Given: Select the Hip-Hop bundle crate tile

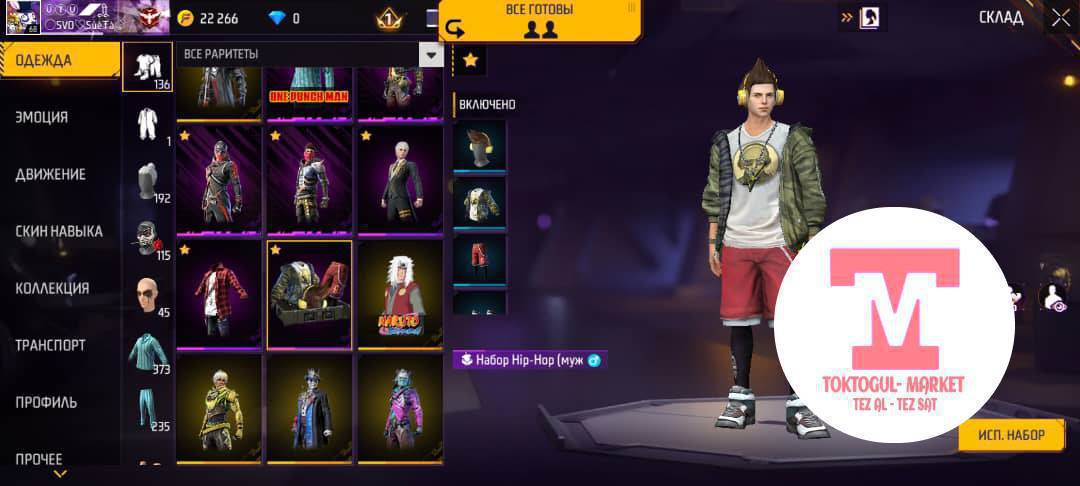Looking at the screenshot, I should pyautogui.click(x=309, y=295).
